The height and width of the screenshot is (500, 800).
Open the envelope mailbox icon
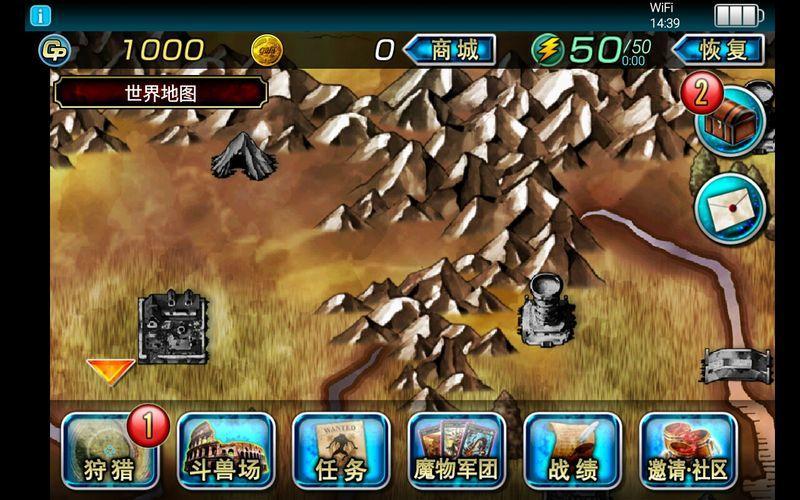[x=729, y=209]
